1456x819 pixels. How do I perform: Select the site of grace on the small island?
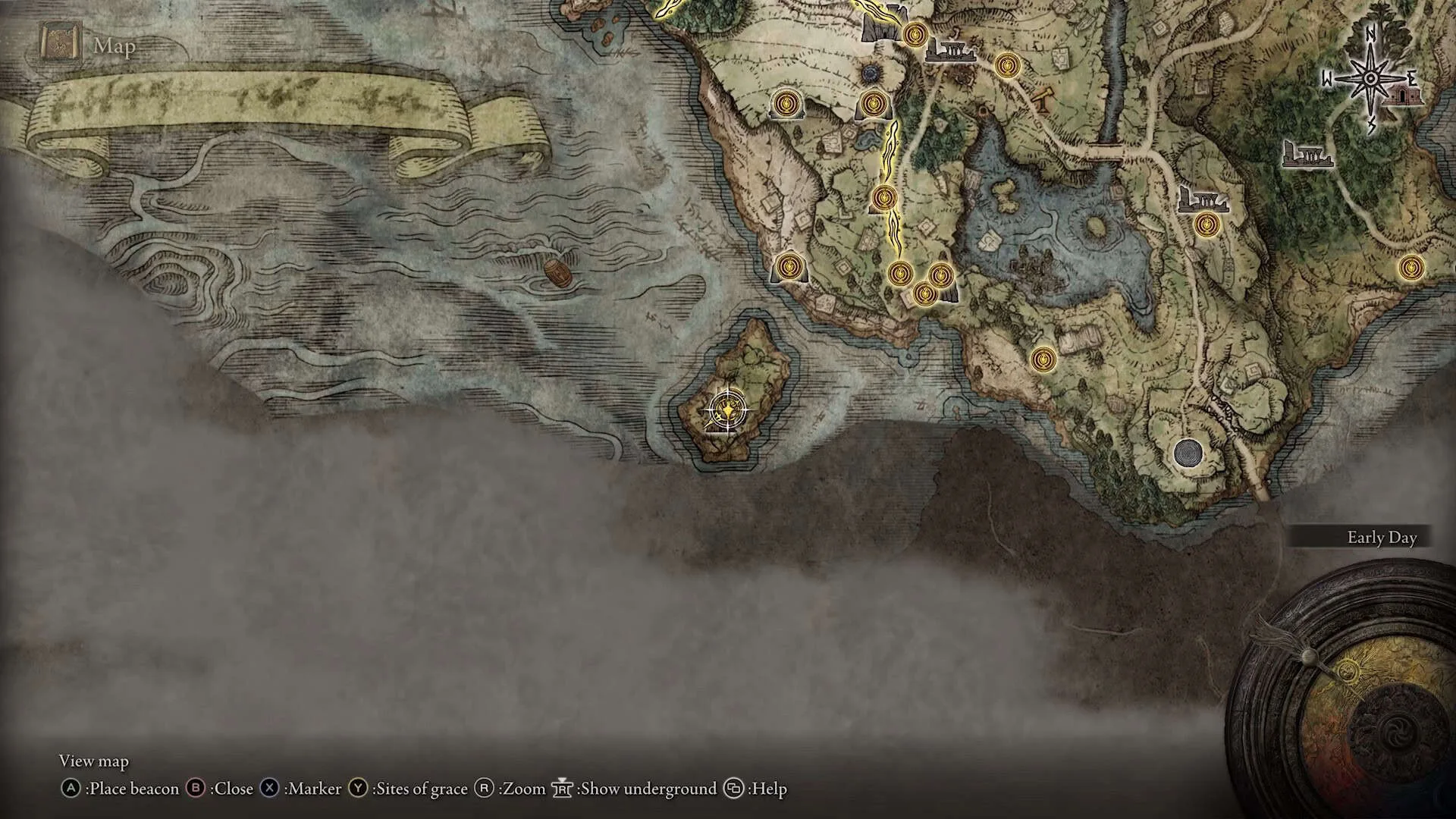coord(727,410)
